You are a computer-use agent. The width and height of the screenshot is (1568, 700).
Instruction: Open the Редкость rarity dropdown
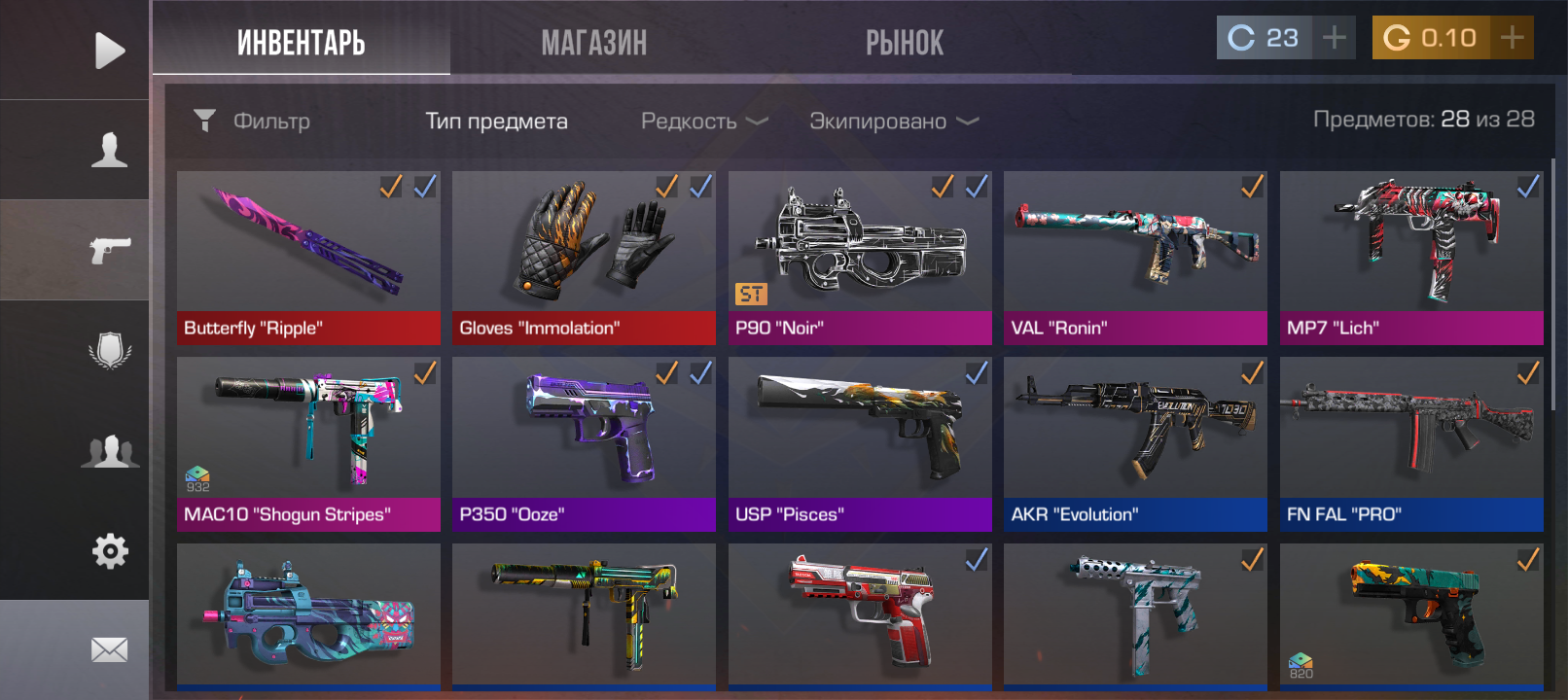(703, 122)
